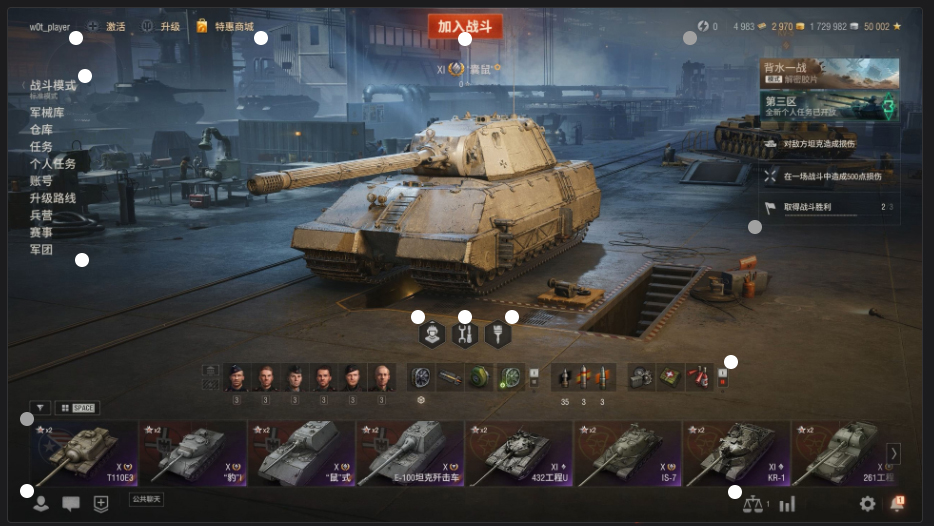Open the 战斗模式 battle mode selector
The width and height of the screenshot is (934, 526).
pyautogui.click(x=46, y=87)
